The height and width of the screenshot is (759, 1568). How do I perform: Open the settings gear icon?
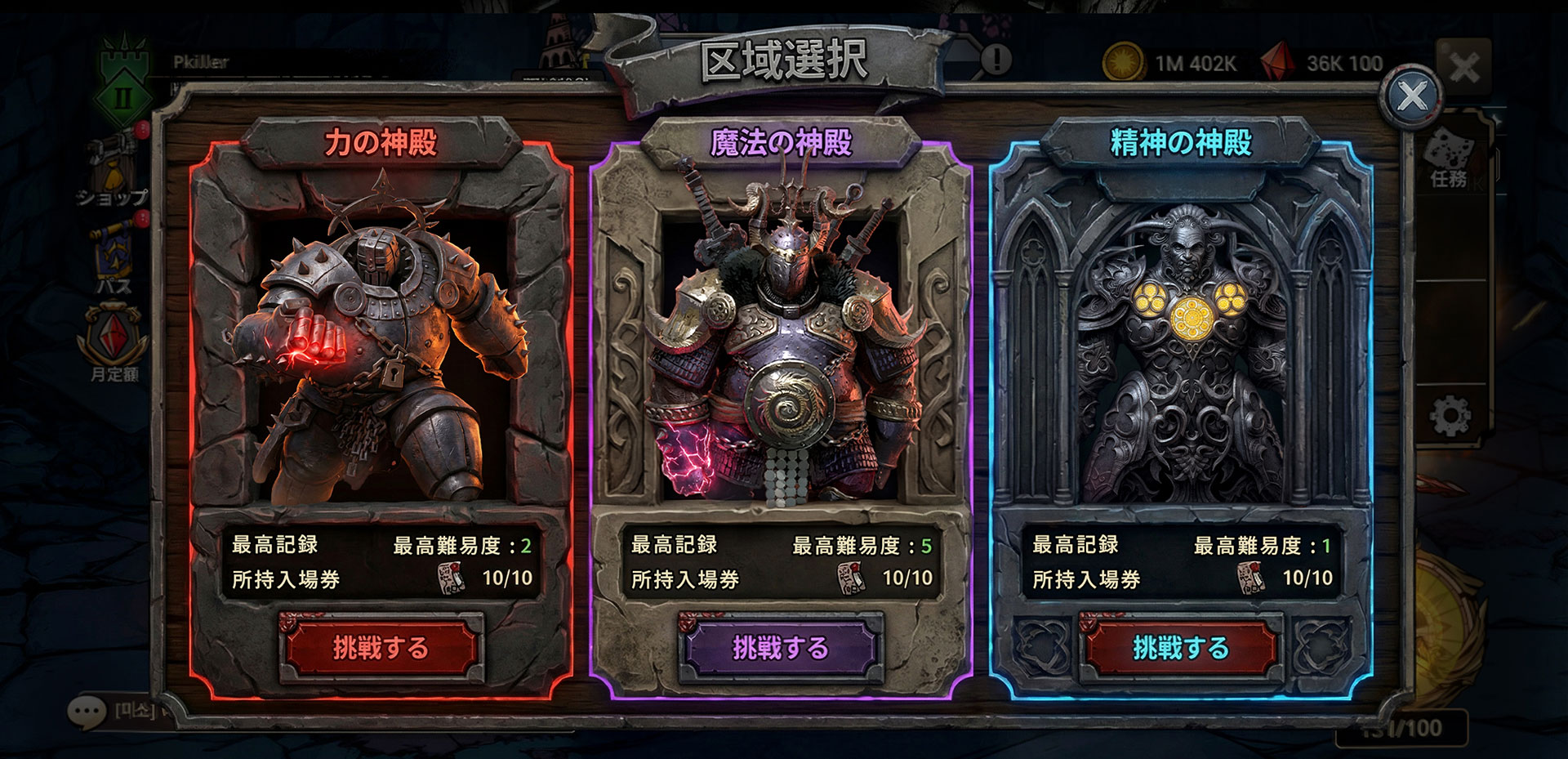point(1450,417)
